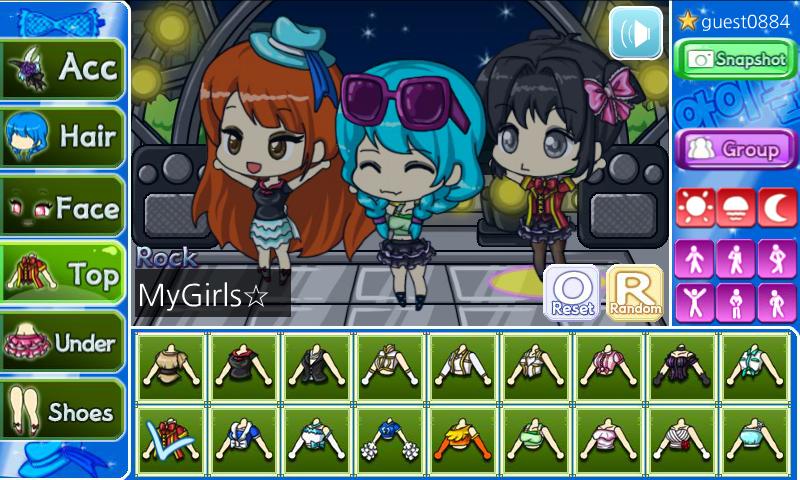Choose the sunset background button
This screenshot has width=800, height=480.
pyautogui.click(x=735, y=208)
